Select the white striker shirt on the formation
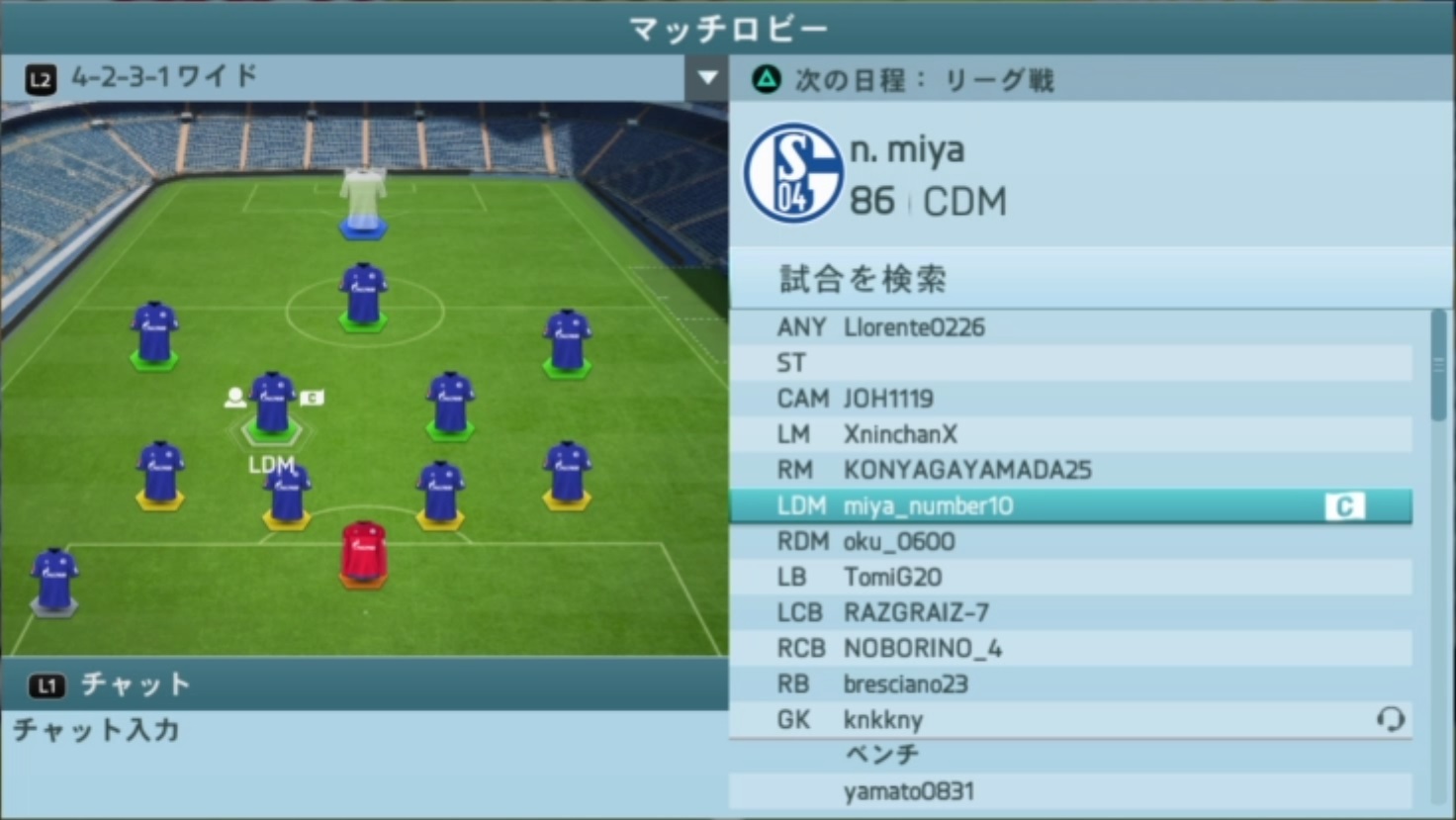 [363, 200]
